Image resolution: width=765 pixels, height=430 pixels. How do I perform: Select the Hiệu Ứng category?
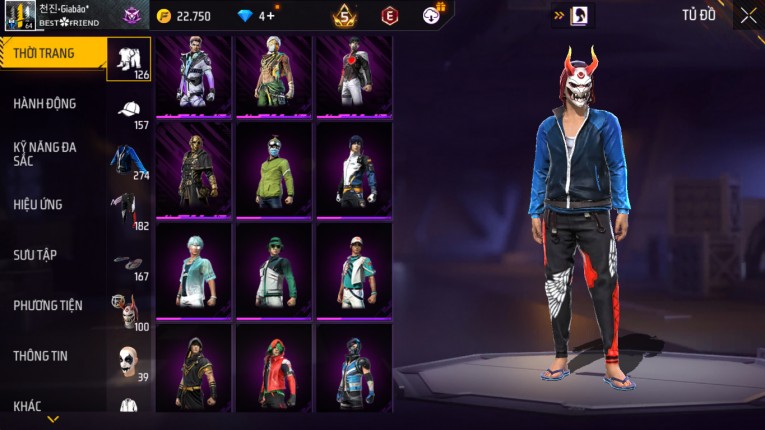(x=38, y=204)
